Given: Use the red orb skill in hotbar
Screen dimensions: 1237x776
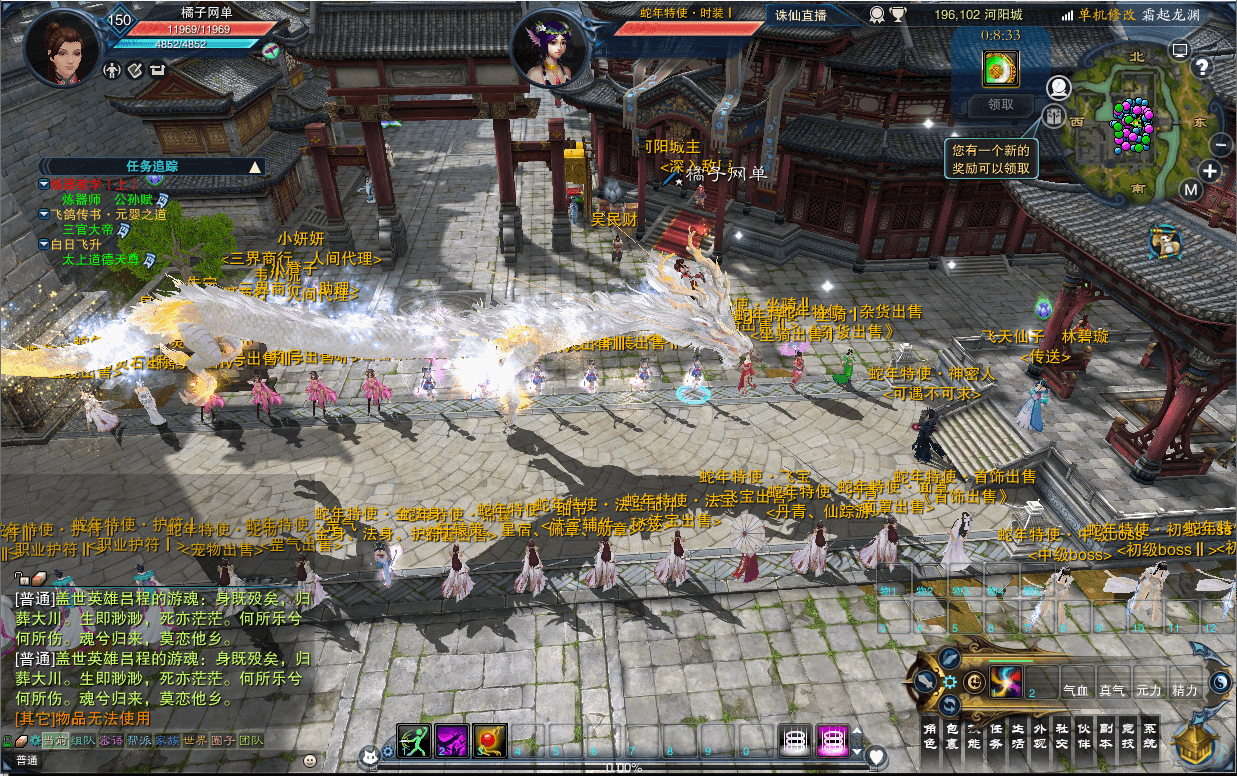Looking at the screenshot, I should tap(489, 741).
